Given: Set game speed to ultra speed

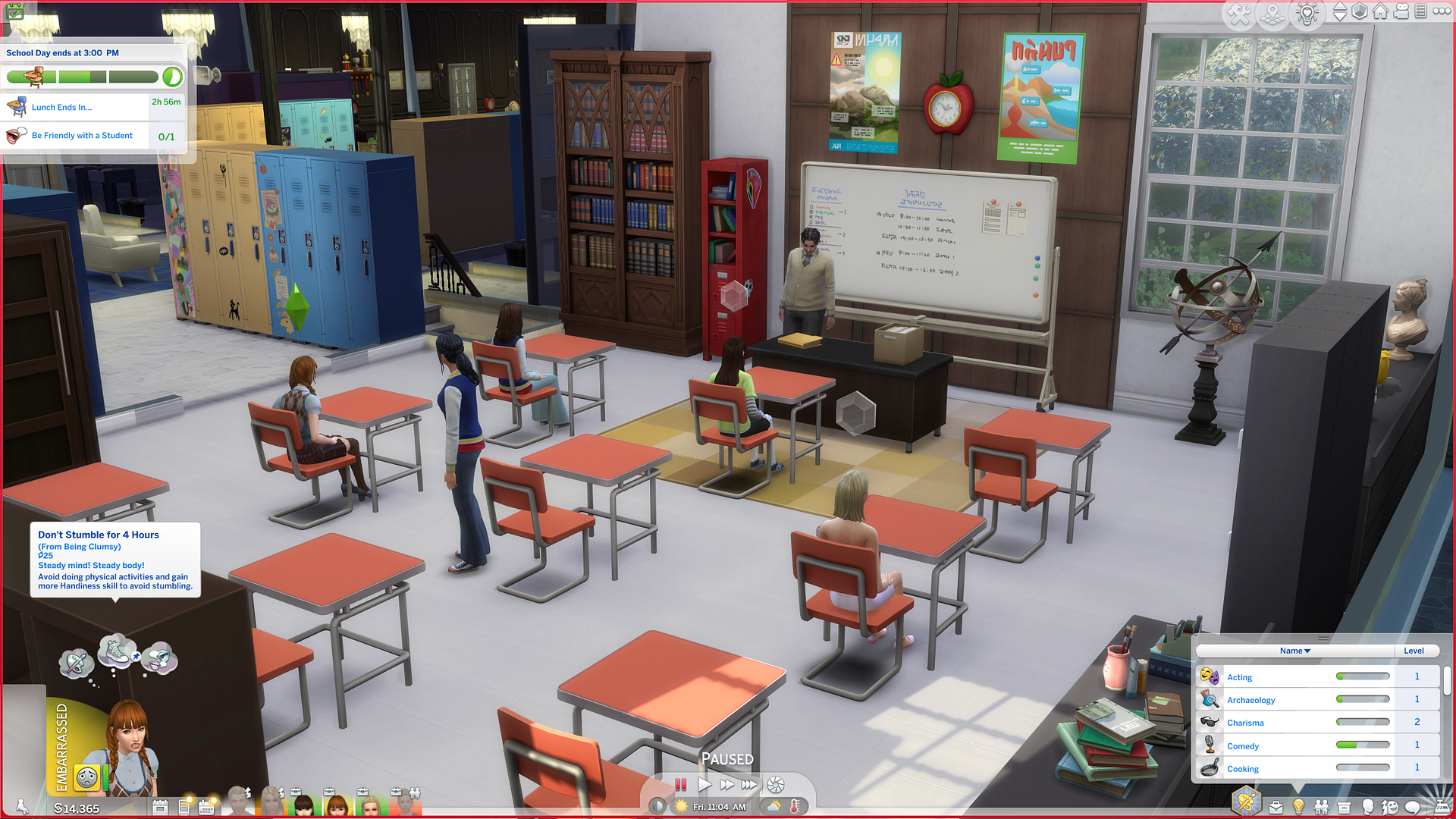Looking at the screenshot, I should (x=749, y=785).
